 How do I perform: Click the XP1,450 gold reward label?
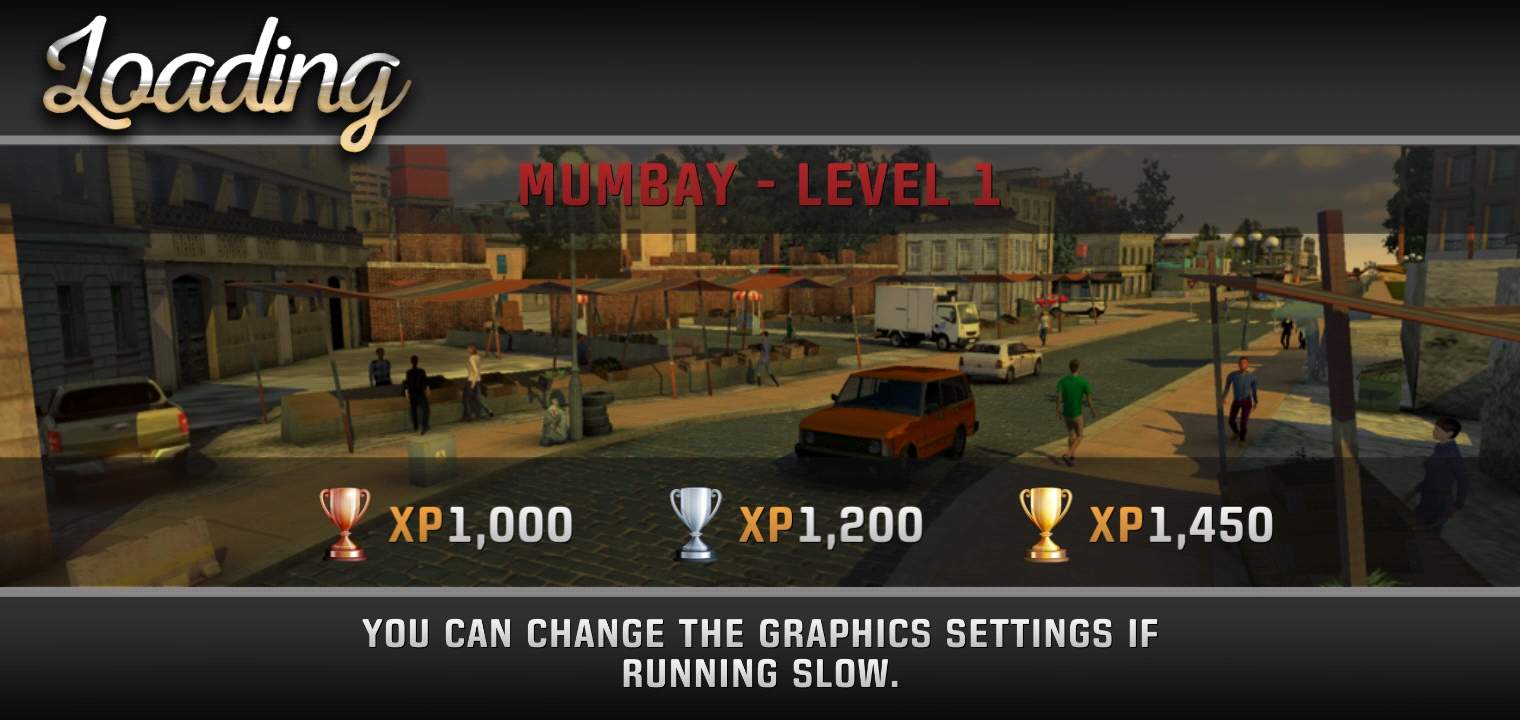tap(1180, 521)
